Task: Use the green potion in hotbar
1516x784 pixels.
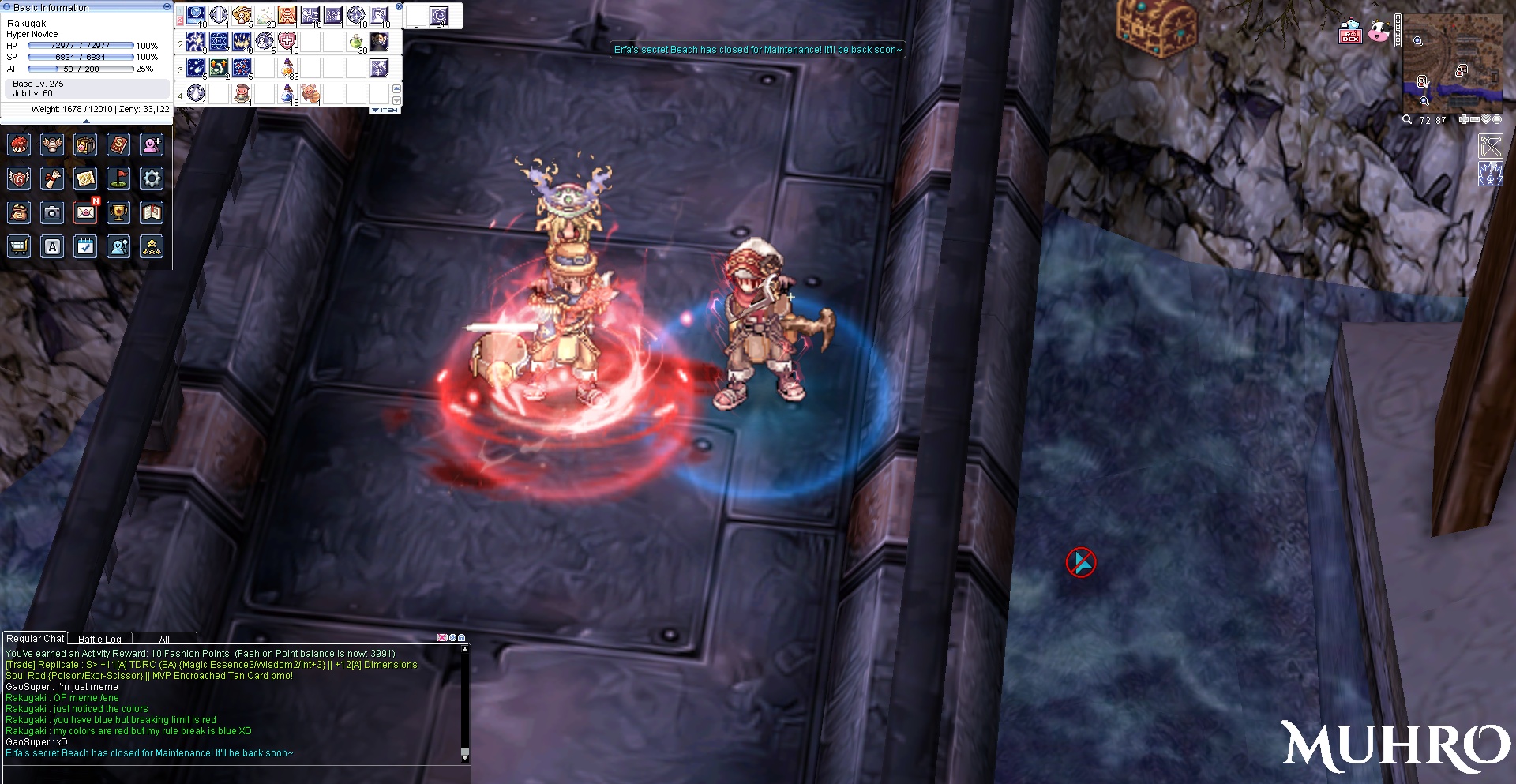Action: [x=356, y=40]
